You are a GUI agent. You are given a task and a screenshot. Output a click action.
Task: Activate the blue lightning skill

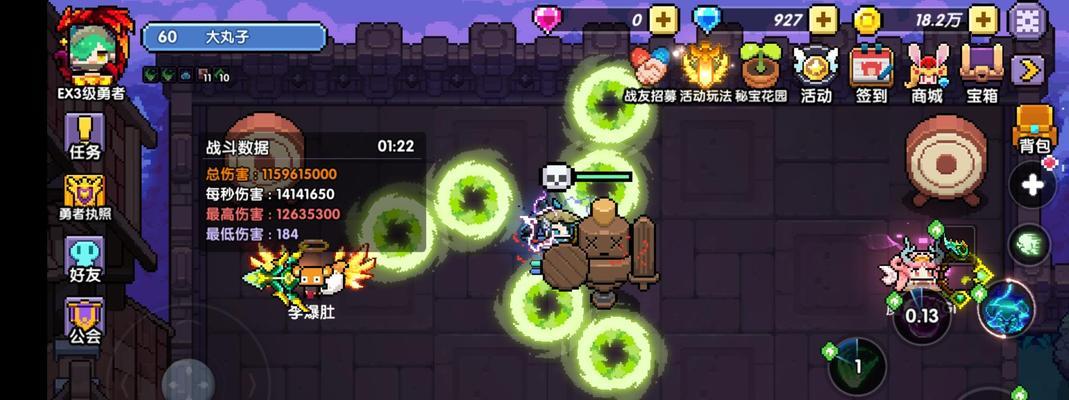[1006, 308]
